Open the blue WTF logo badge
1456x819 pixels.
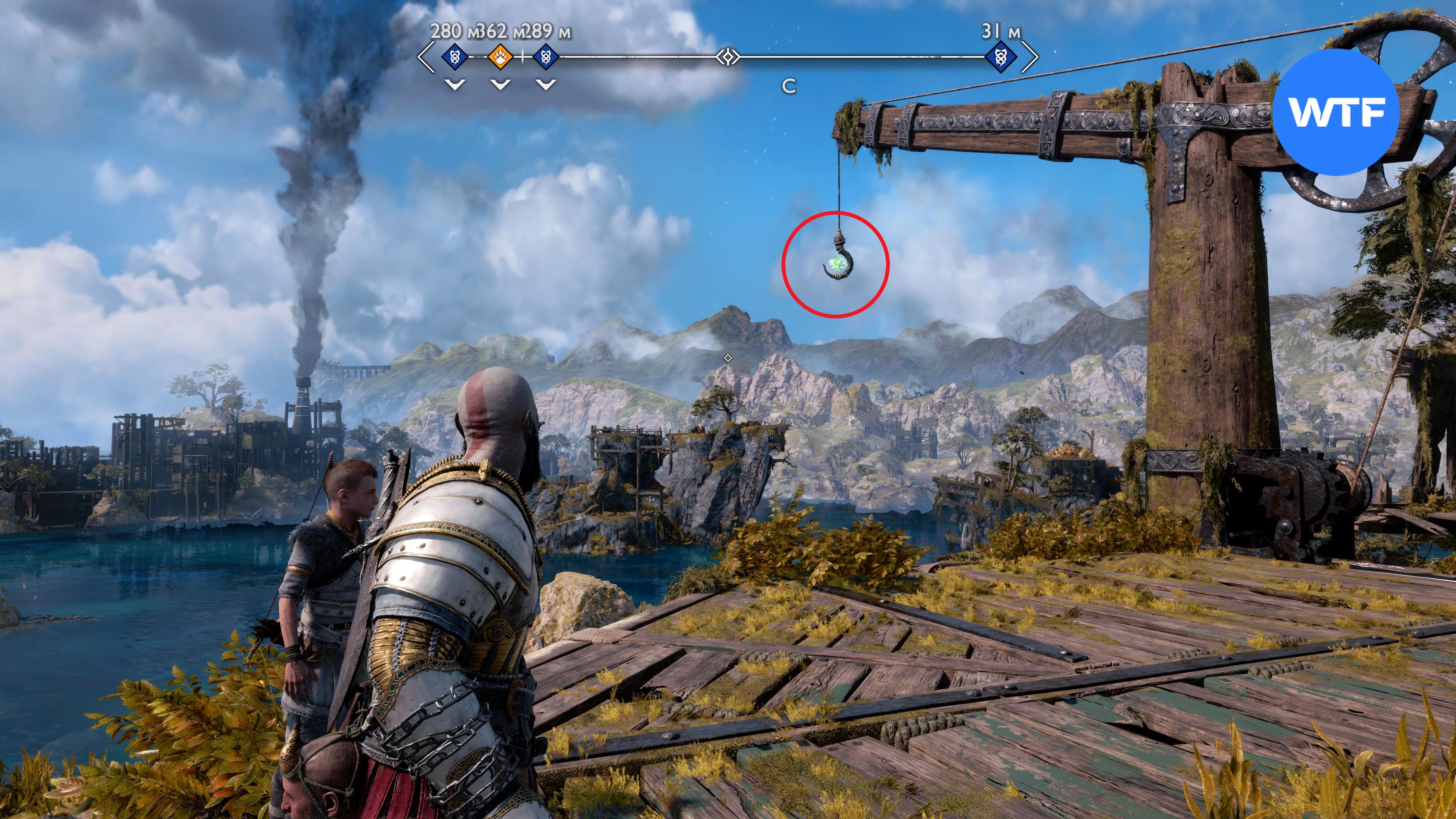1336,112
